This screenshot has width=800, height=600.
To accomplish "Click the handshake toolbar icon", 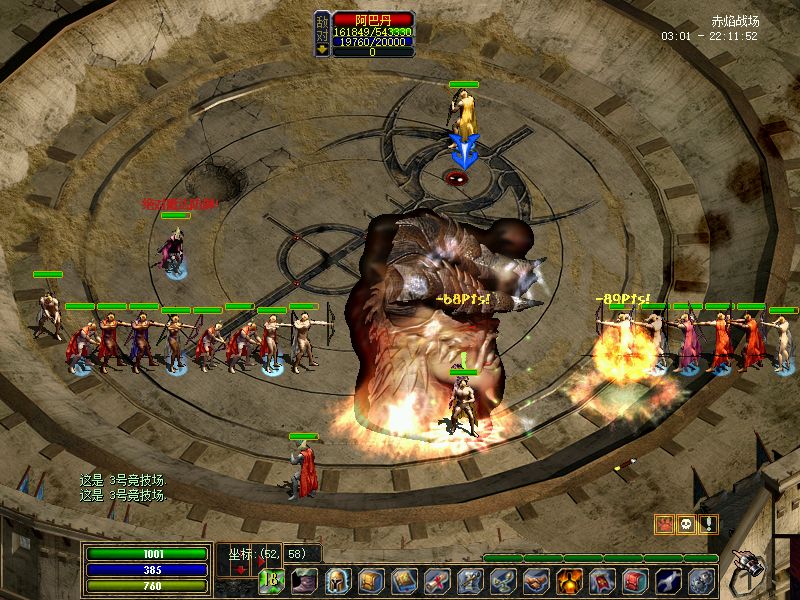I will [x=537, y=580].
